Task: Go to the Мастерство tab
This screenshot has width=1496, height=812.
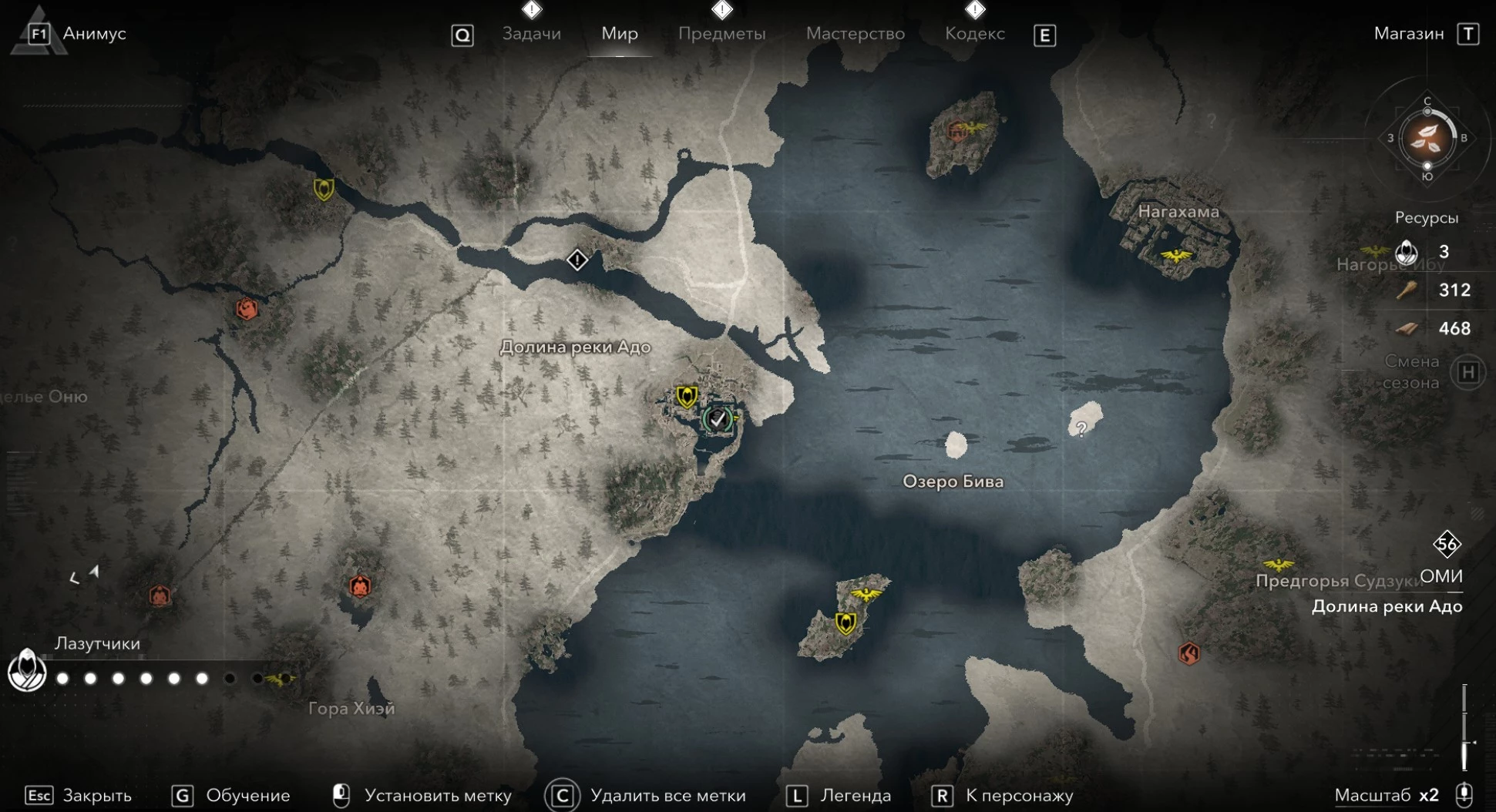Action: click(x=855, y=34)
